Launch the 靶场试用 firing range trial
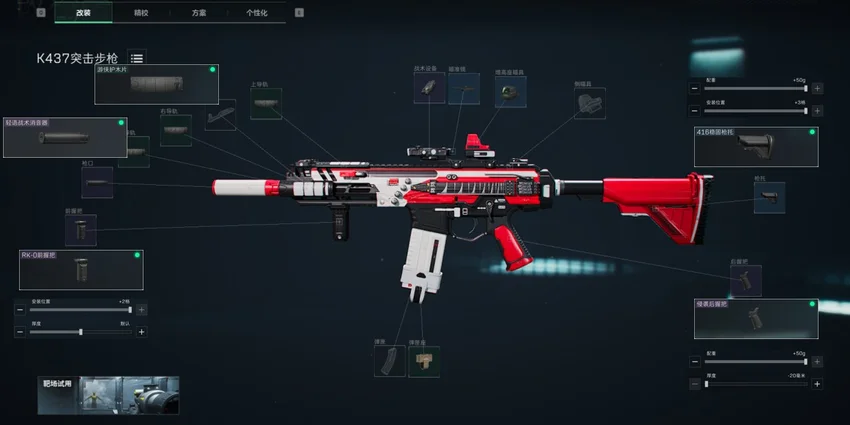Image resolution: width=850 pixels, height=425 pixels. coord(108,395)
